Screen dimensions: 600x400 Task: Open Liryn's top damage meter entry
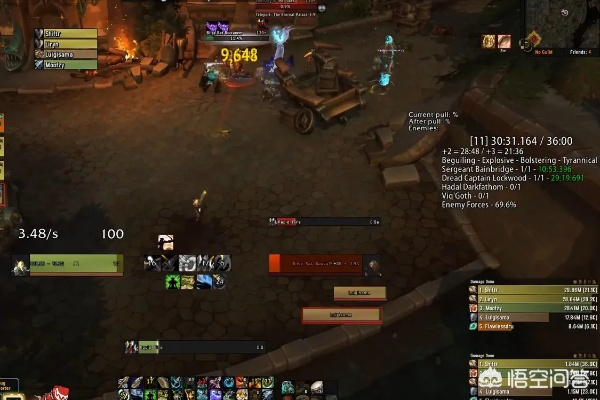click(x=532, y=299)
